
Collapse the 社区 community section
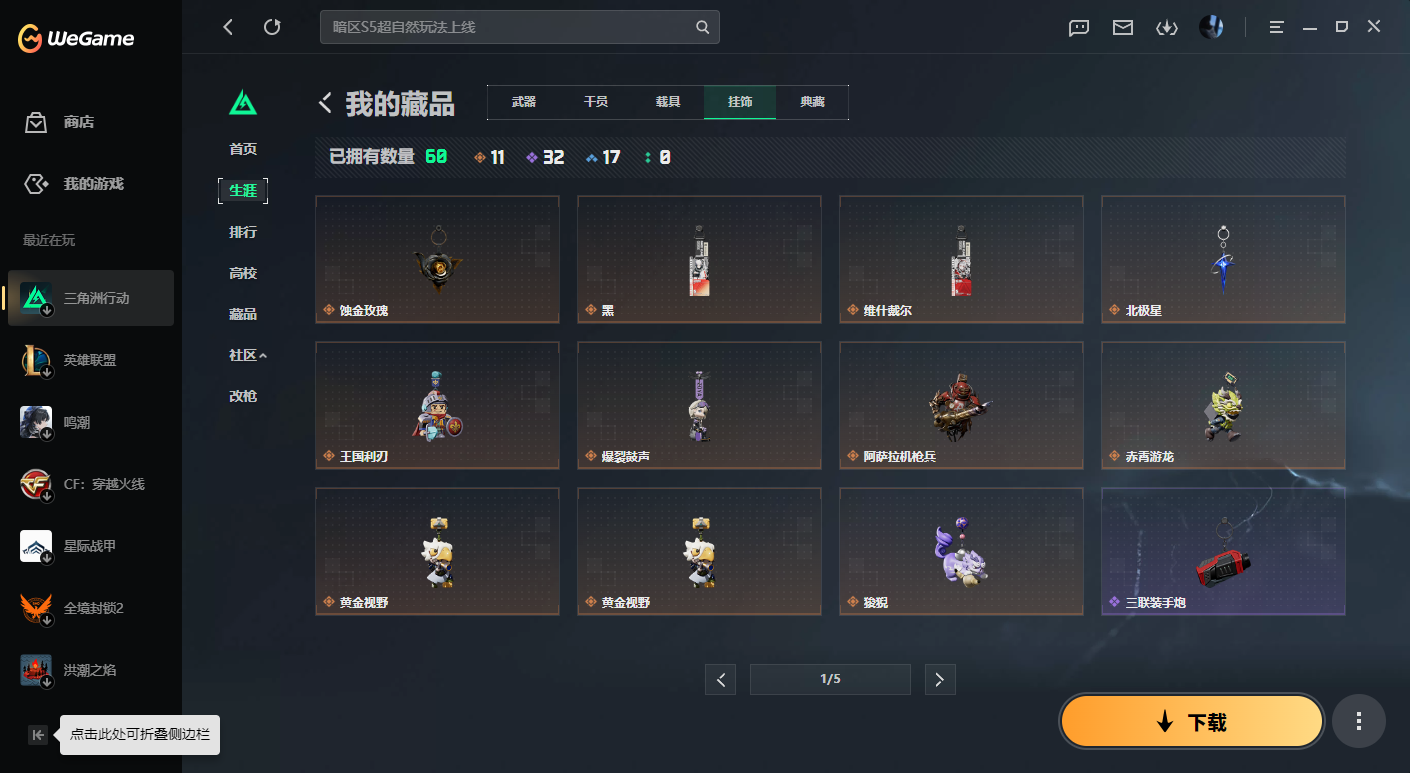pyautogui.click(x=246, y=355)
